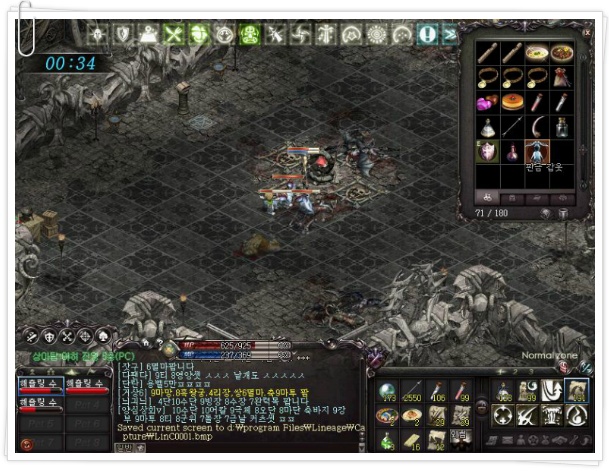Viewport: 609px width, 471px height.
Task: Activate the crossed swords buff icon
Action: click(175, 34)
